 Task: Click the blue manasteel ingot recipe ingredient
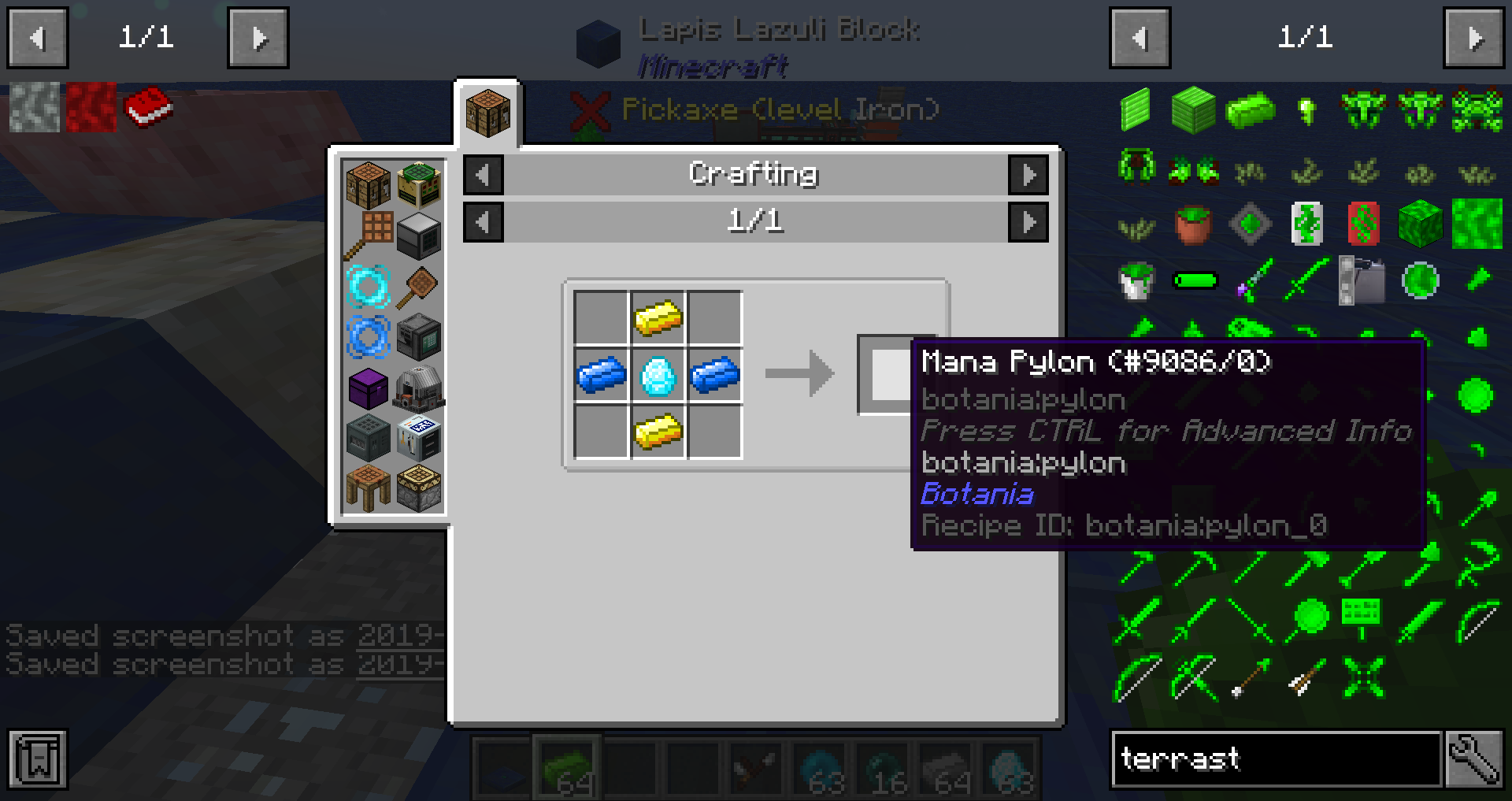coord(602,375)
